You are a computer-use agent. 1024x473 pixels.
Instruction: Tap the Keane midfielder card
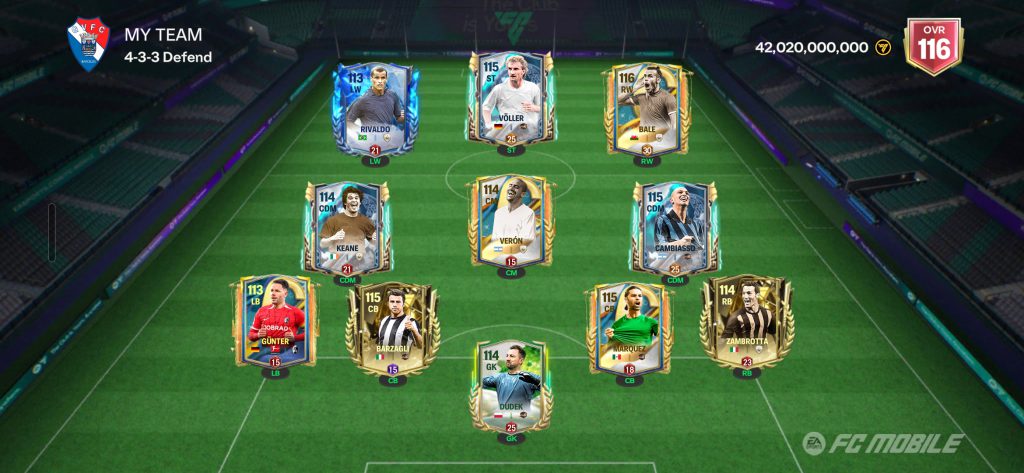346,226
